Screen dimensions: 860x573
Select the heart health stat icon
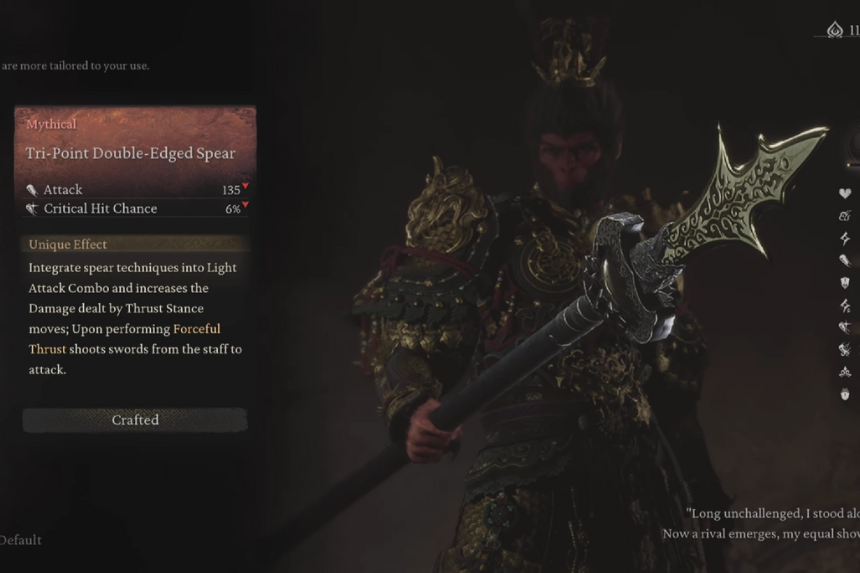coord(845,193)
